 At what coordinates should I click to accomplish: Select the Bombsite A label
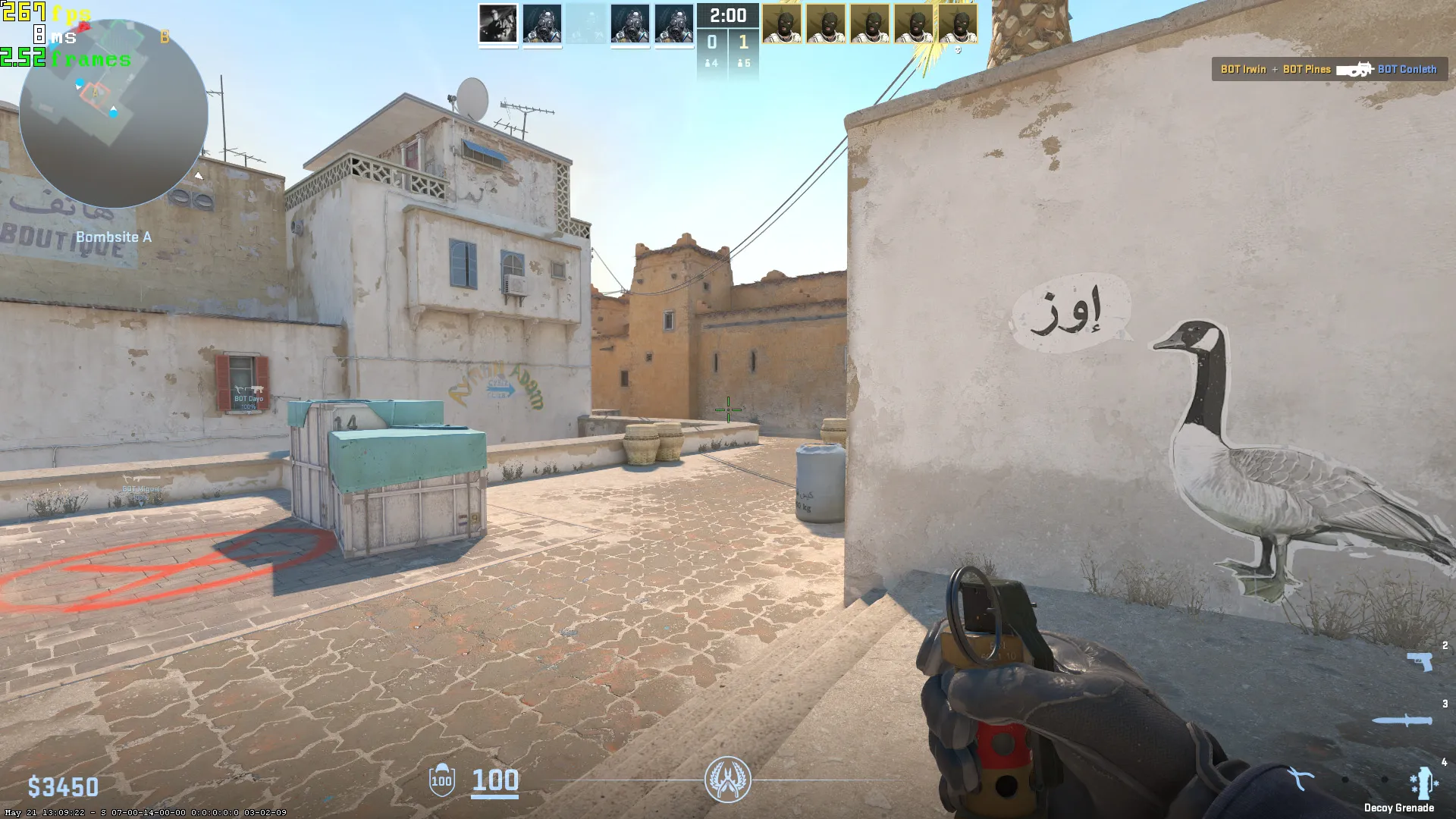point(114,237)
